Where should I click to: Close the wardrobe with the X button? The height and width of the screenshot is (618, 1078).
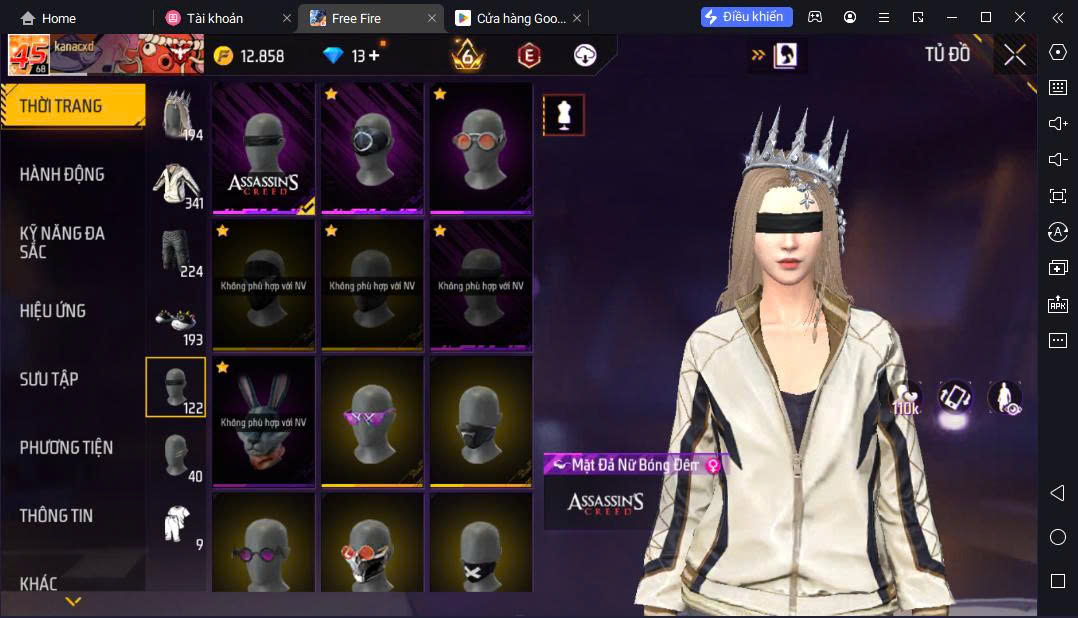tap(1014, 56)
